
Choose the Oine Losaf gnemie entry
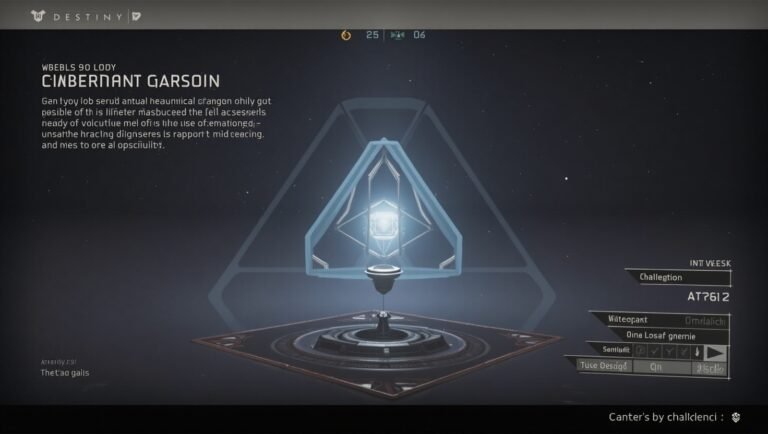660,335
